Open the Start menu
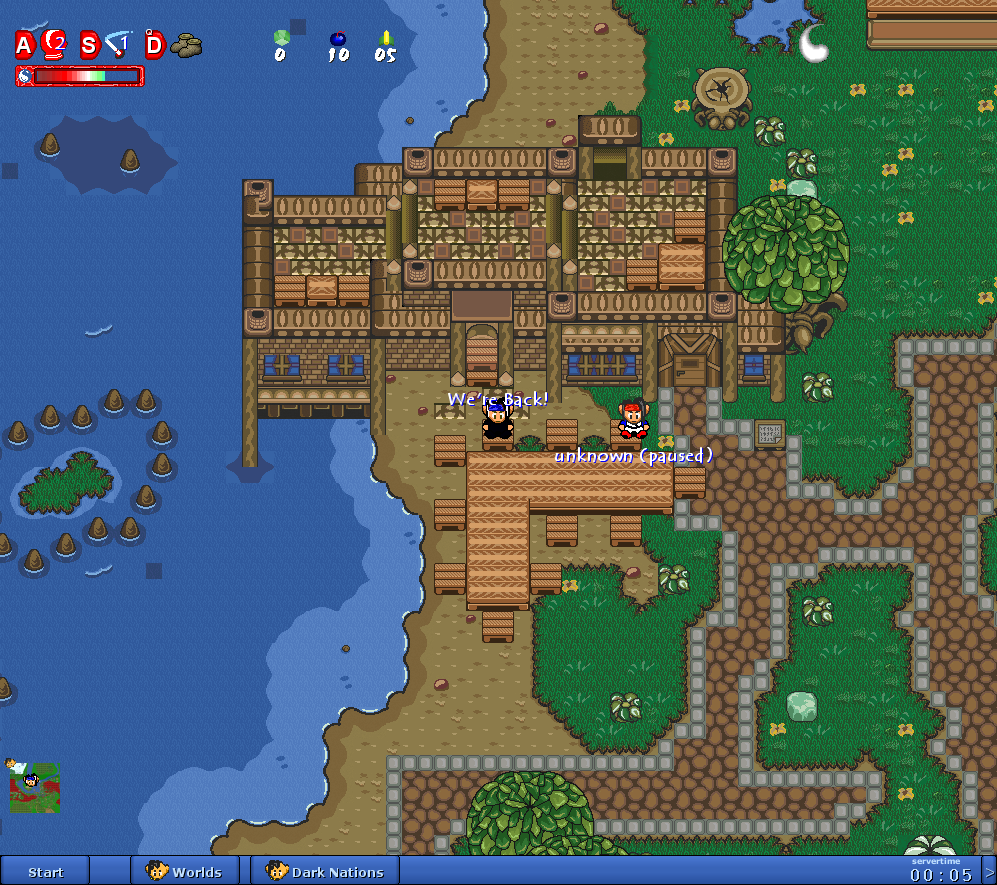Screen dimensions: 997x885 [45, 871]
